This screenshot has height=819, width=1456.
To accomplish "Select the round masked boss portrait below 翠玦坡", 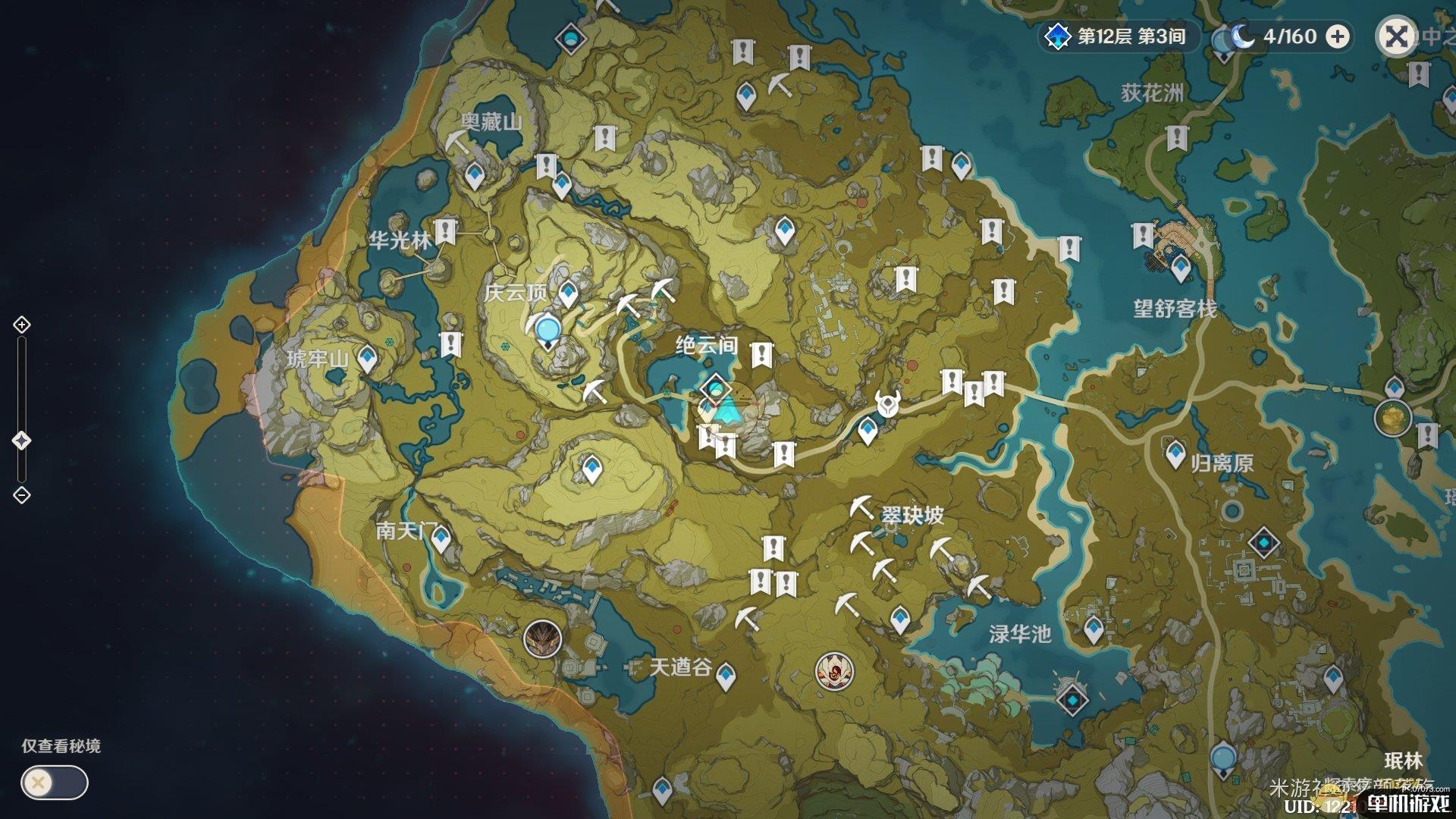I will click(833, 671).
